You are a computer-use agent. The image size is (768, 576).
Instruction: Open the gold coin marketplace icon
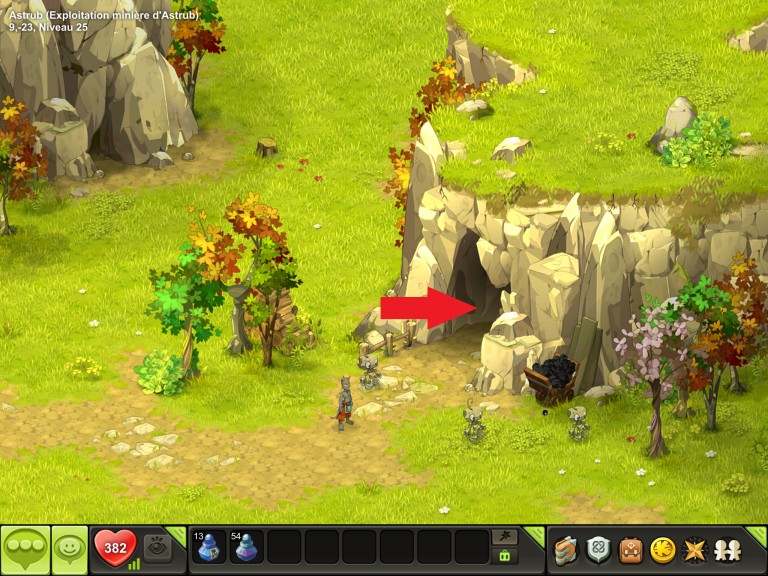(661, 549)
